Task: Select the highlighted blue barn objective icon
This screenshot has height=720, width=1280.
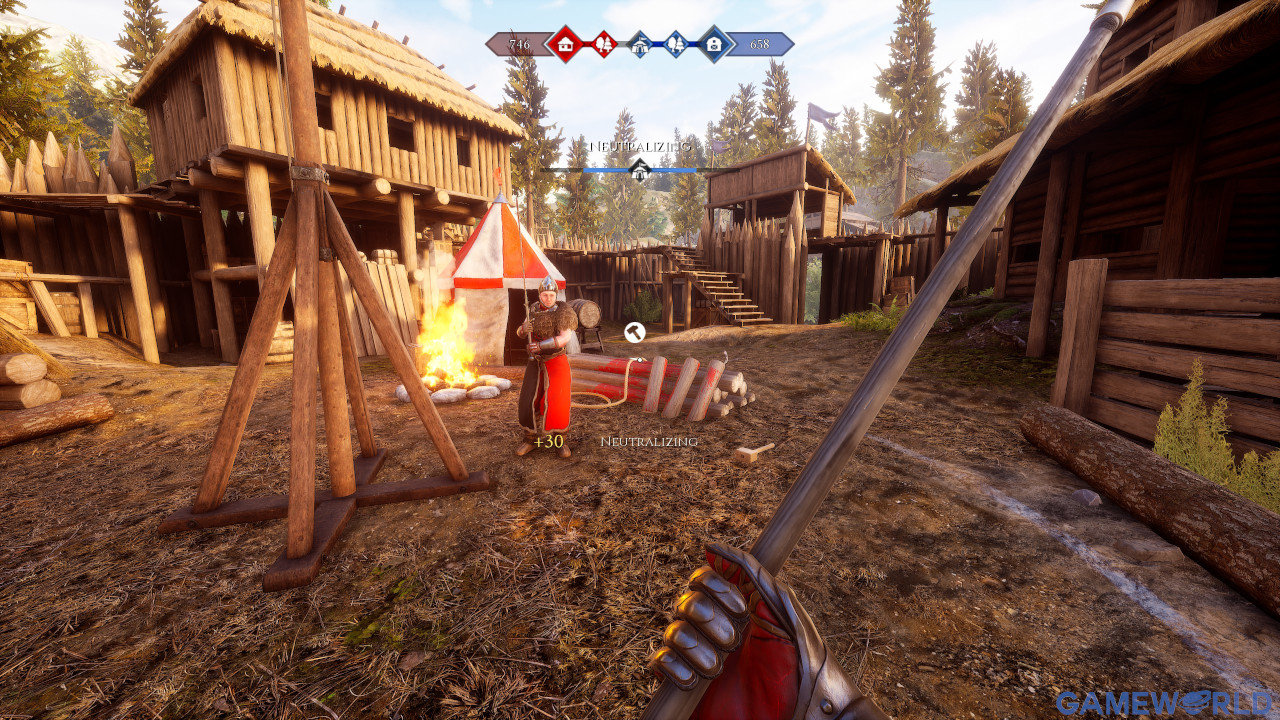Action: pyautogui.click(x=714, y=44)
